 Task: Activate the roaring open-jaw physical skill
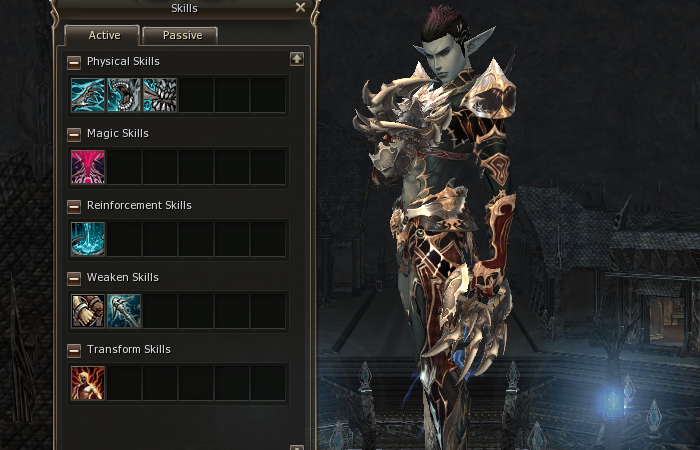pyautogui.click(x=124, y=95)
